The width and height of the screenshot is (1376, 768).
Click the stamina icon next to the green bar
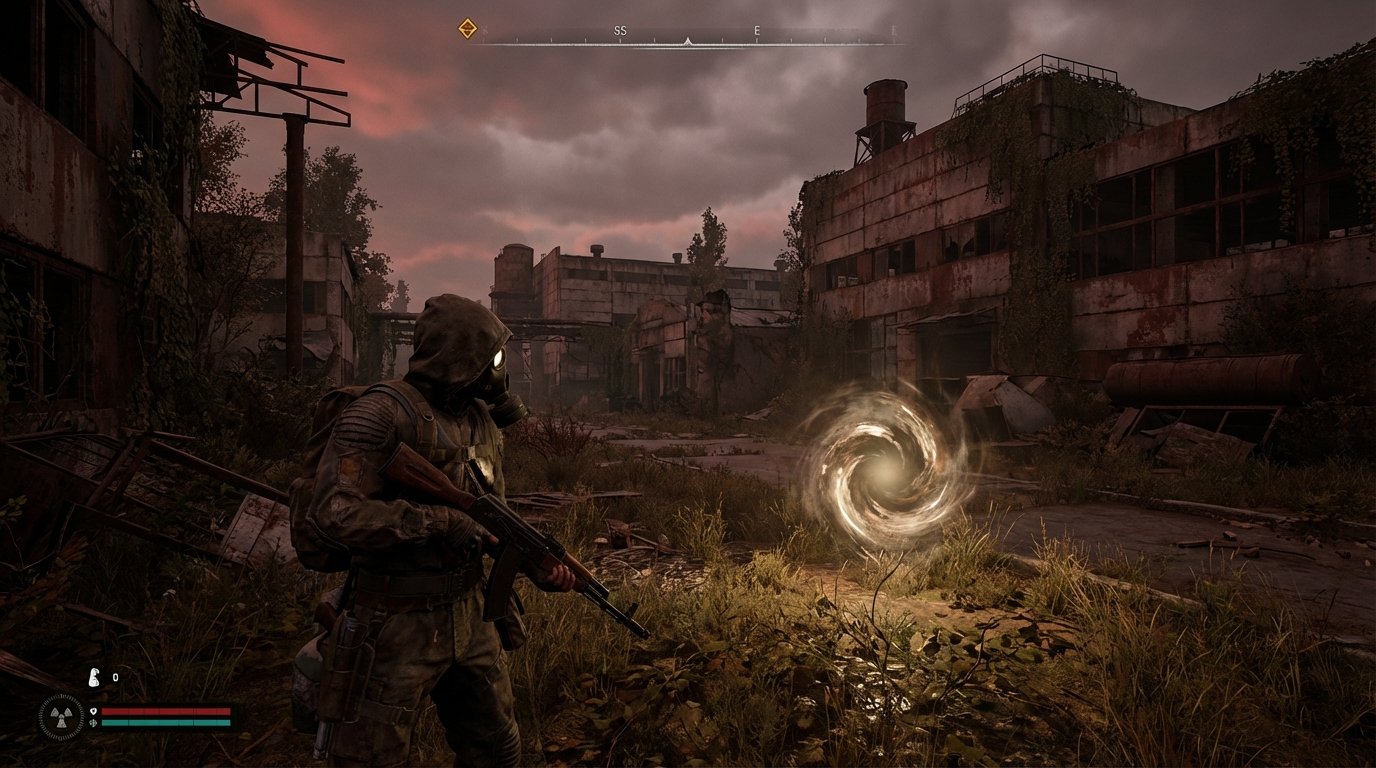(94, 722)
